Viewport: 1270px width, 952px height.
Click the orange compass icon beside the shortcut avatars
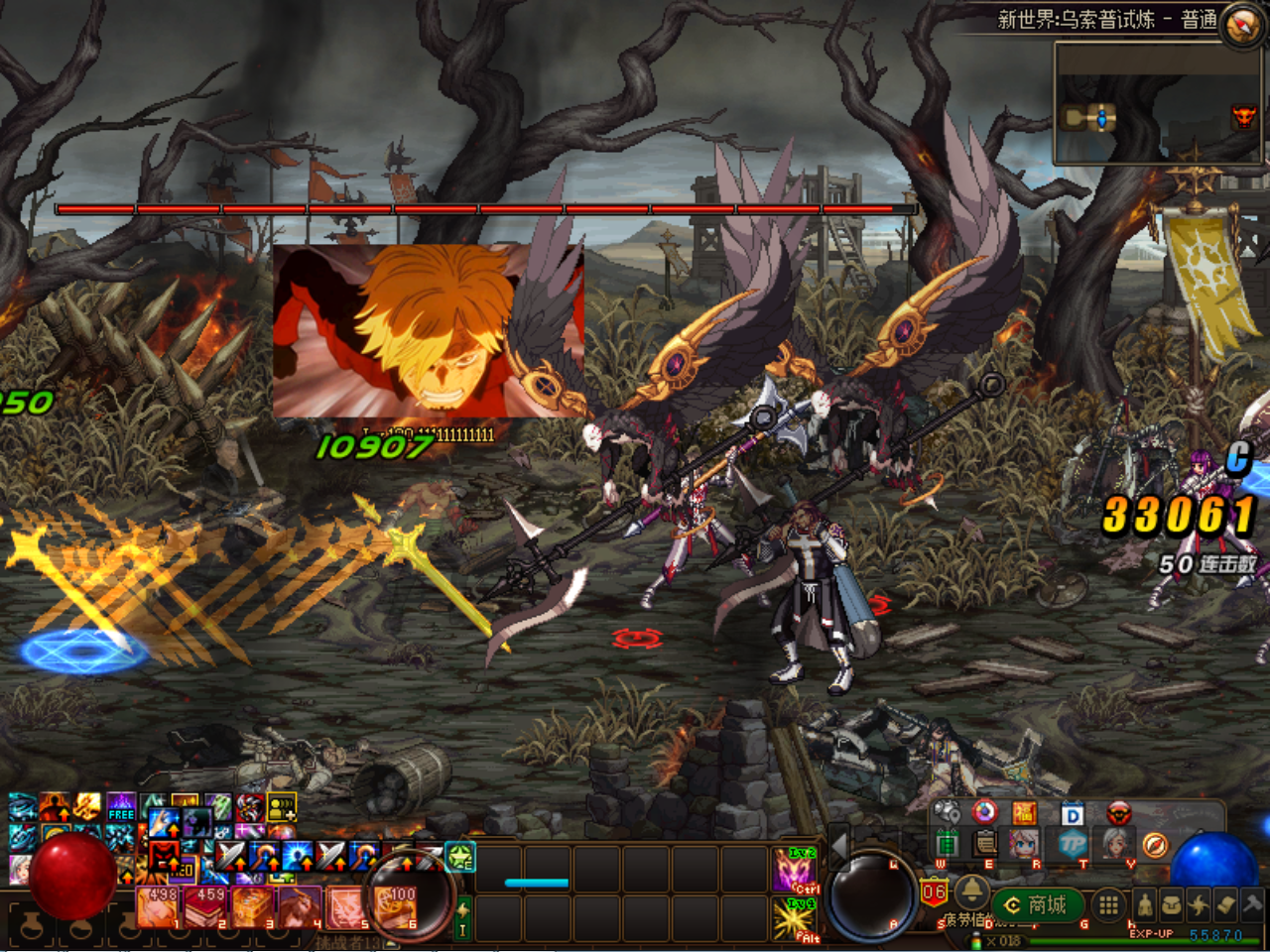pyautogui.click(x=1156, y=844)
